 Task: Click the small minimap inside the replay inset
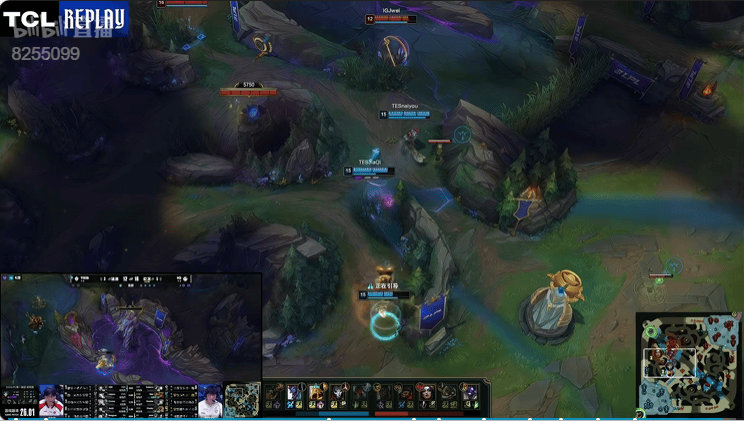241,399
